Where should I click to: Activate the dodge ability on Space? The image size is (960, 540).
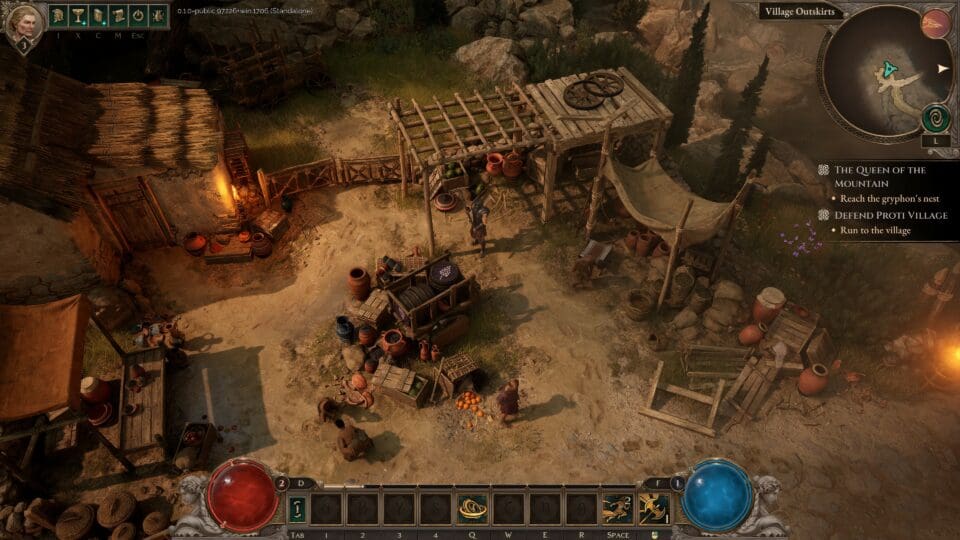pos(616,510)
